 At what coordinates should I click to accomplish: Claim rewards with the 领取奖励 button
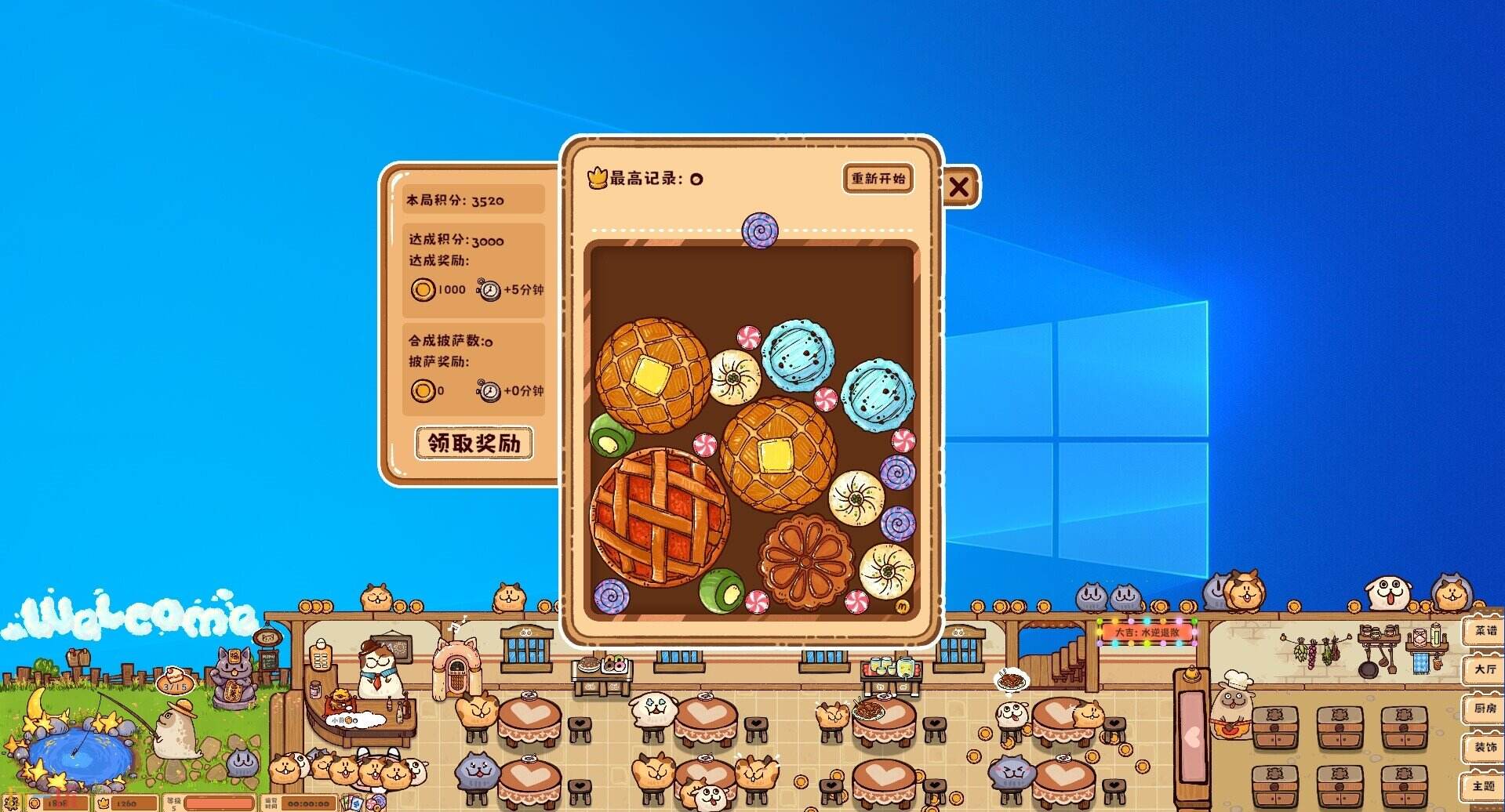[x=474, y=444]
